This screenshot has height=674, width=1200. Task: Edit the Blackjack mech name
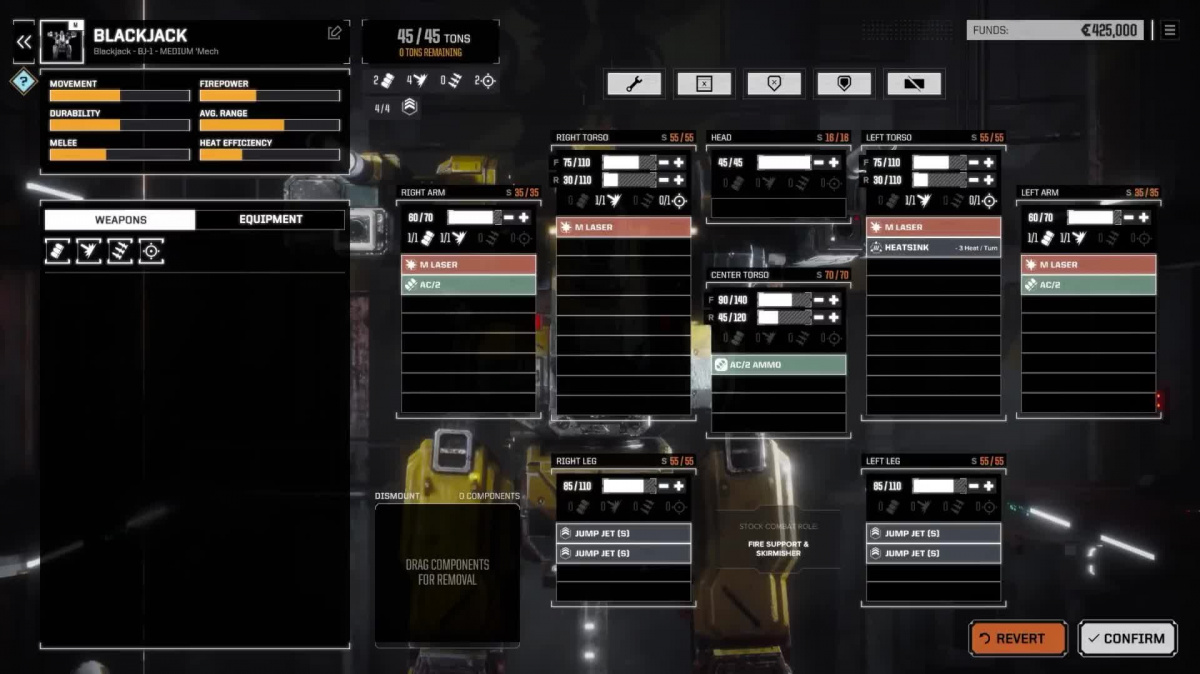(x=334, y=33)
